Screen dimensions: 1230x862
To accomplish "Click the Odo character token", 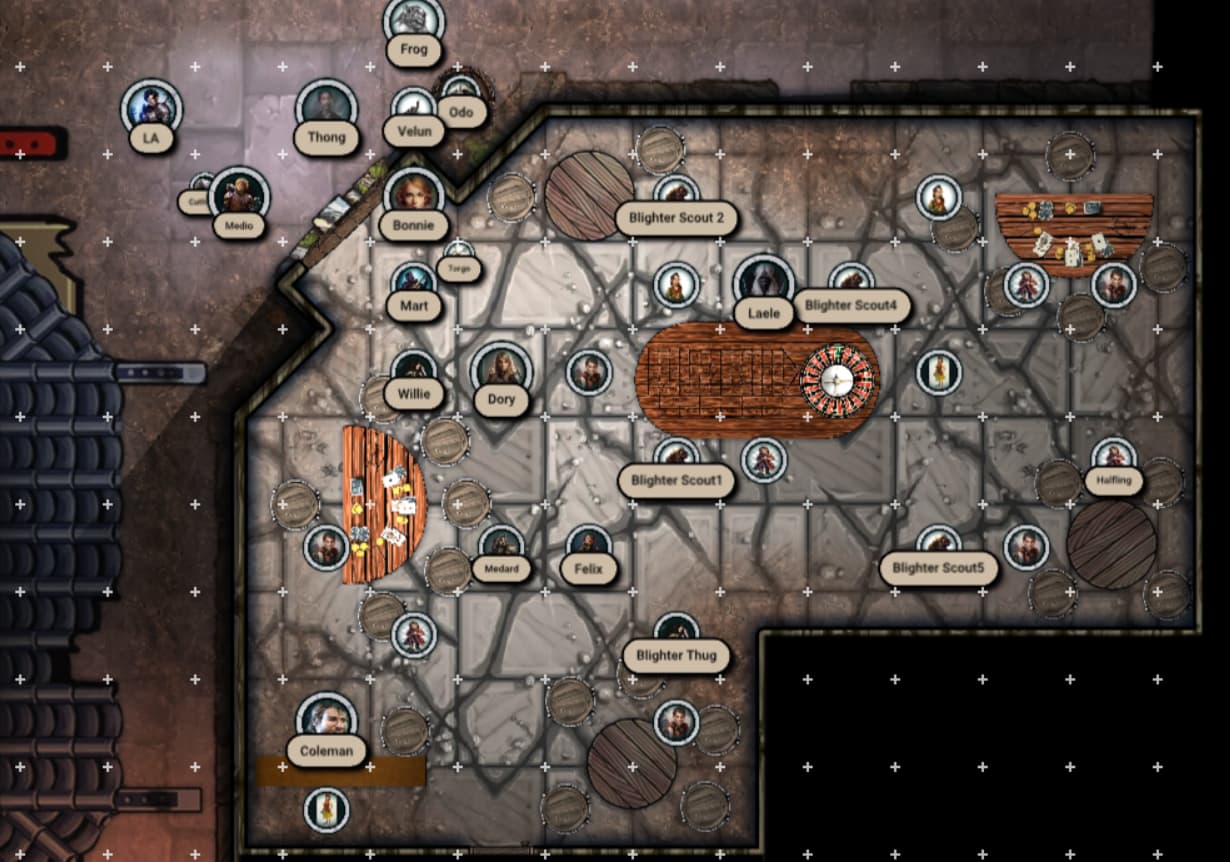I will [461, 93].
